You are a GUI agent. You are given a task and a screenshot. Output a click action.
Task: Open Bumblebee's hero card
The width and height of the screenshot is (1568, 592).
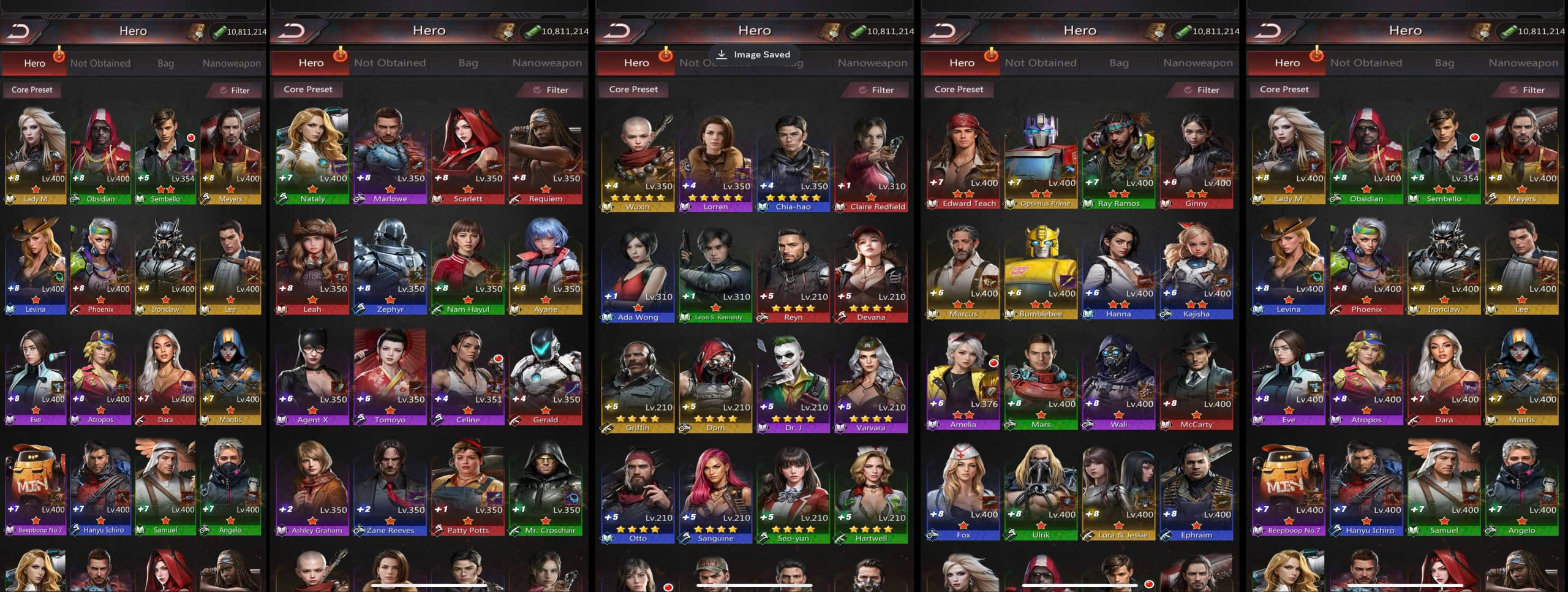(x=1041, y=270)
